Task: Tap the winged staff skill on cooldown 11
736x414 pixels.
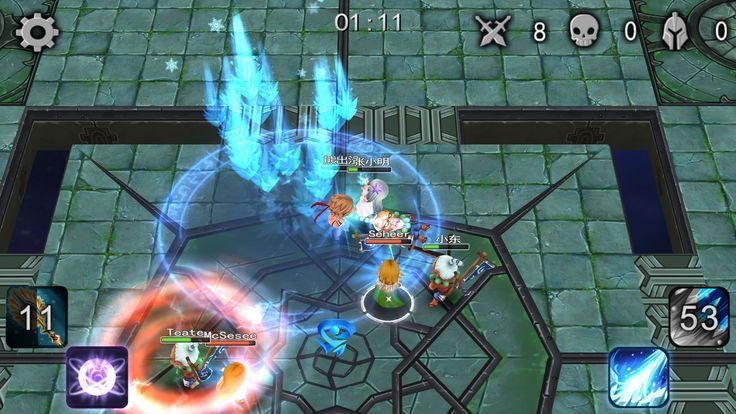Action: pyautogui.click(x=37, y=317)
